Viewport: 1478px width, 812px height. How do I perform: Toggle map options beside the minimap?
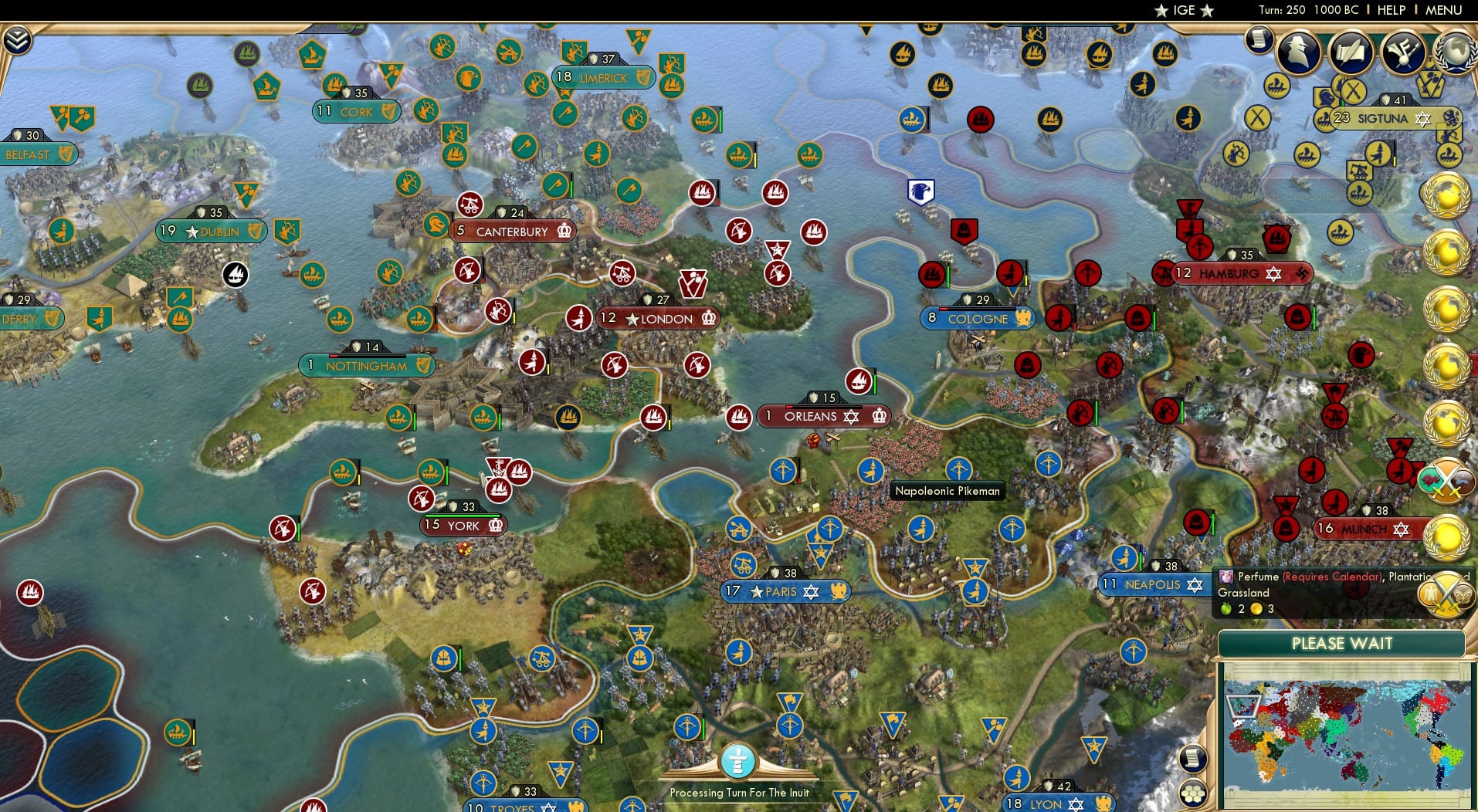coord(1193,759)
